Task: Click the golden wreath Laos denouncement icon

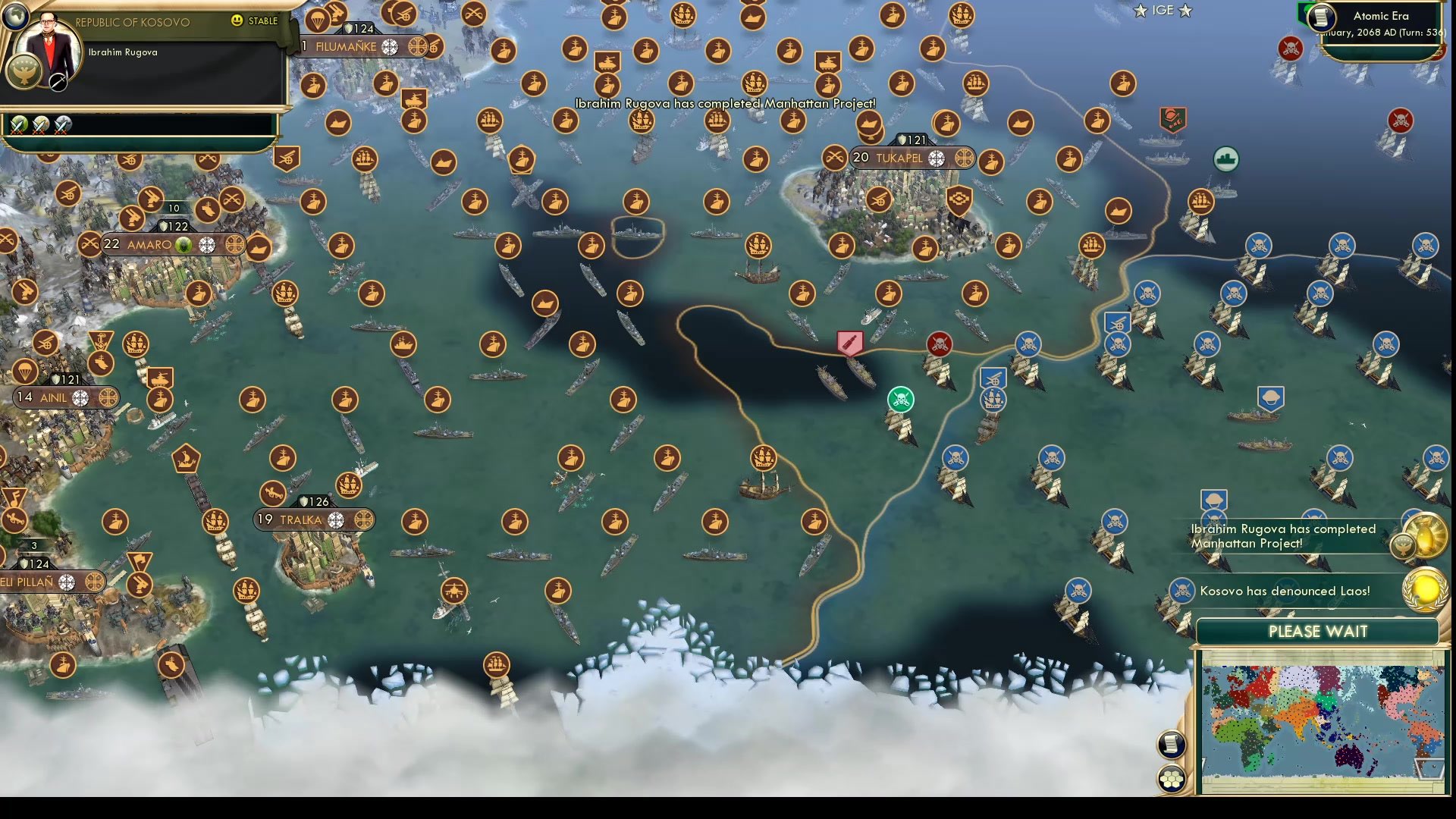Action: (x=1426, y=591)
